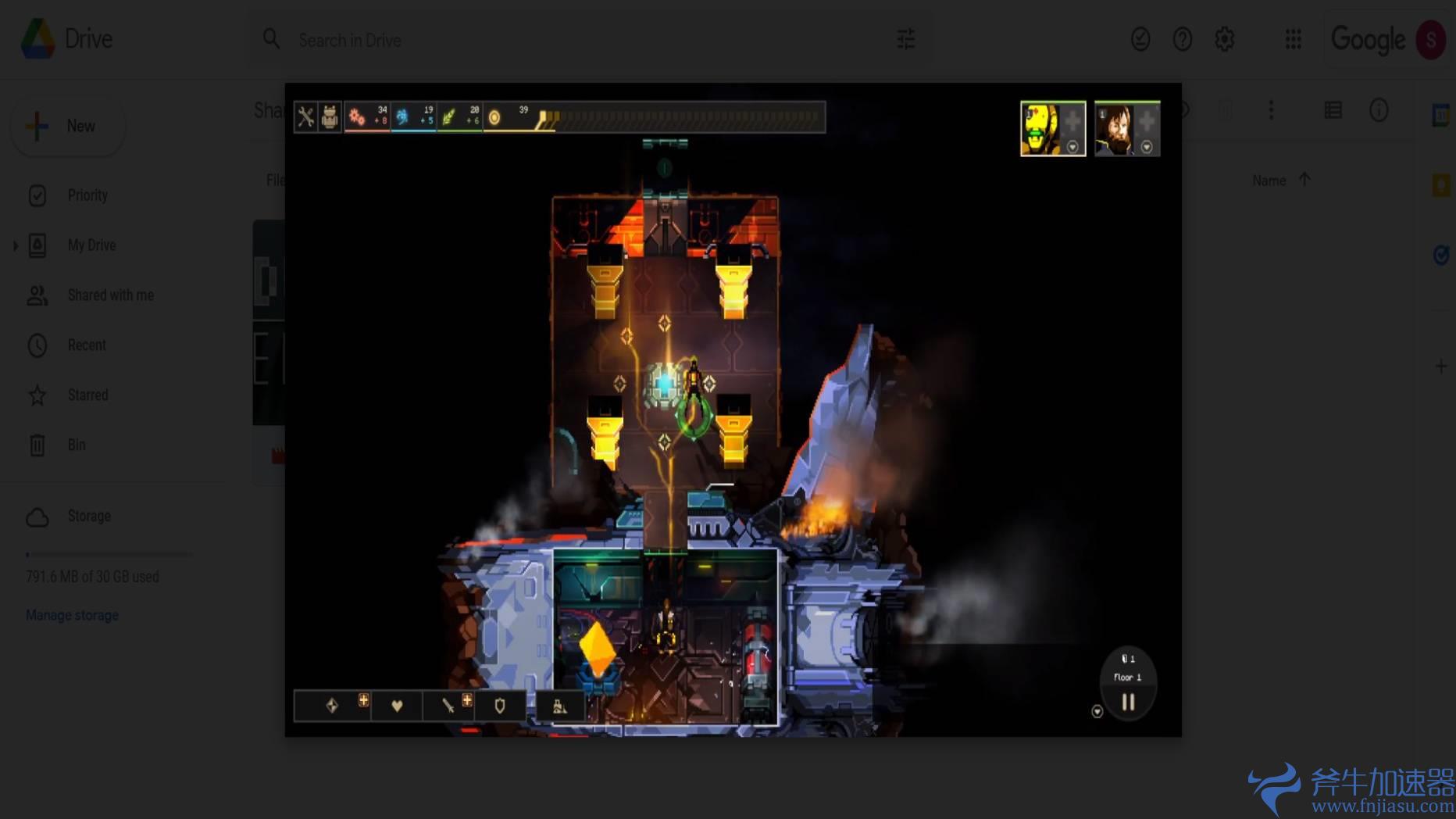Click the Google account avatar
The height and width of the screenshot is (819, 1456).
point(1432,39)
